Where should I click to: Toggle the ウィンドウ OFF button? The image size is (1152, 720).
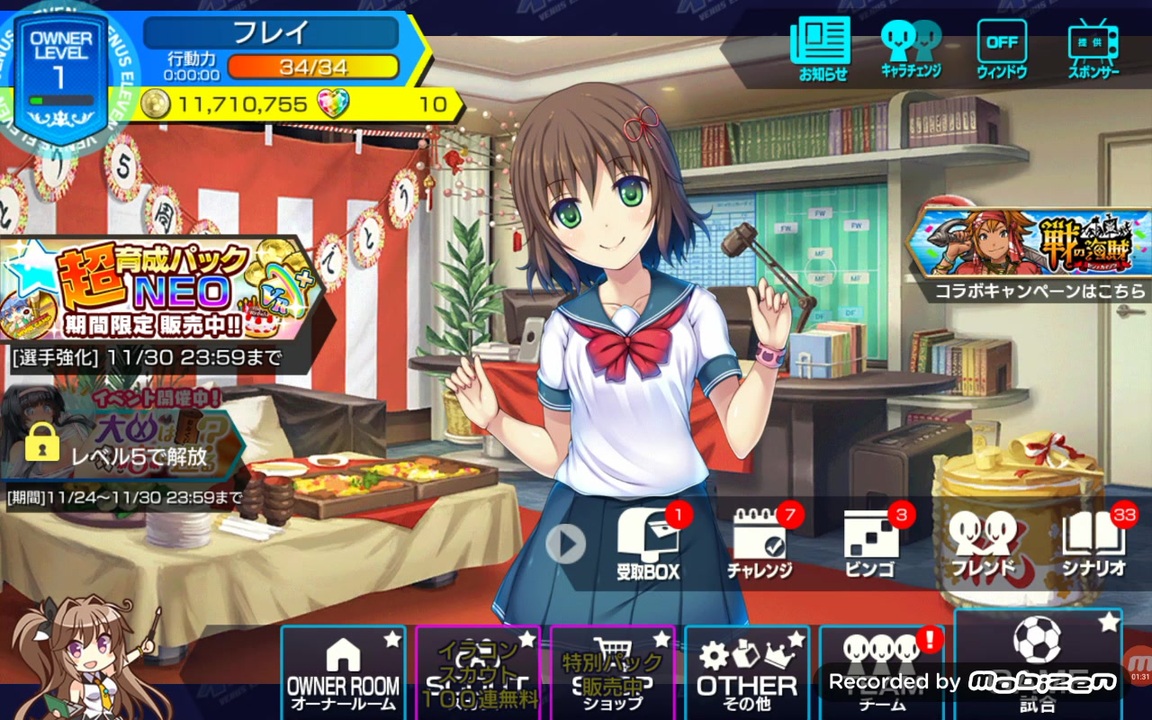click(1001, 49)
